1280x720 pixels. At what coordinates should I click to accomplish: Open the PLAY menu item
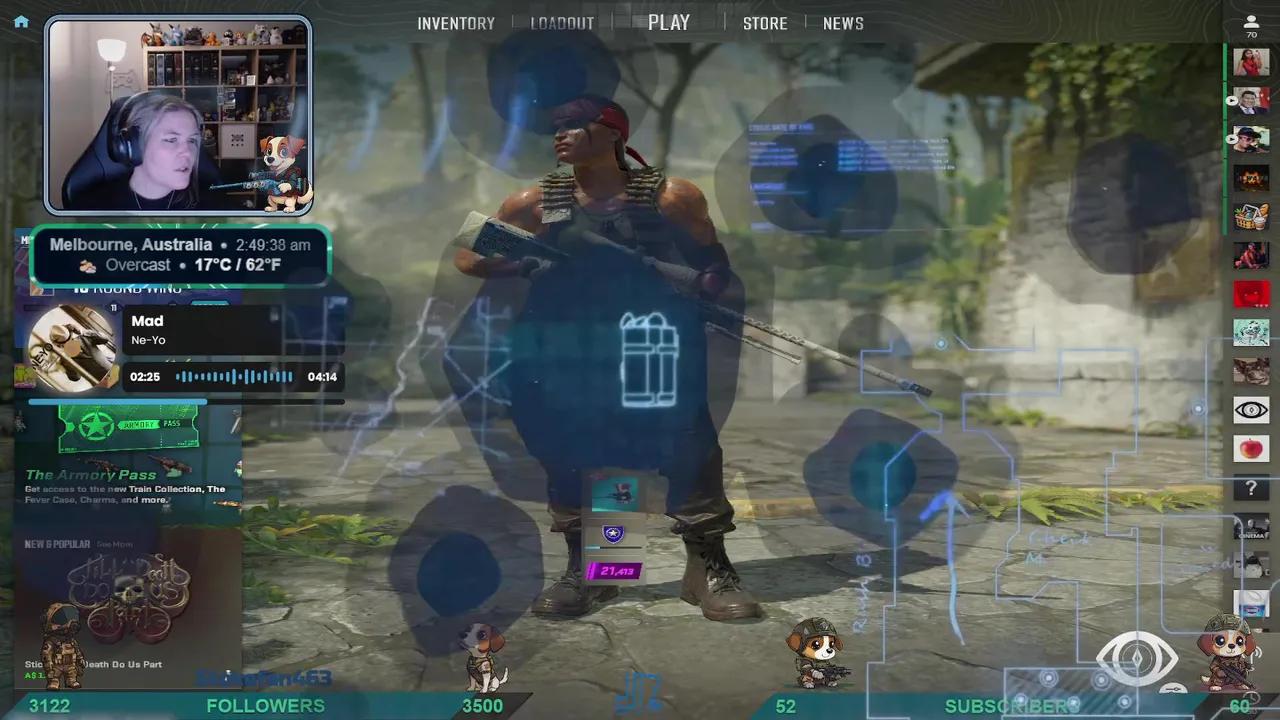point(668,22)
